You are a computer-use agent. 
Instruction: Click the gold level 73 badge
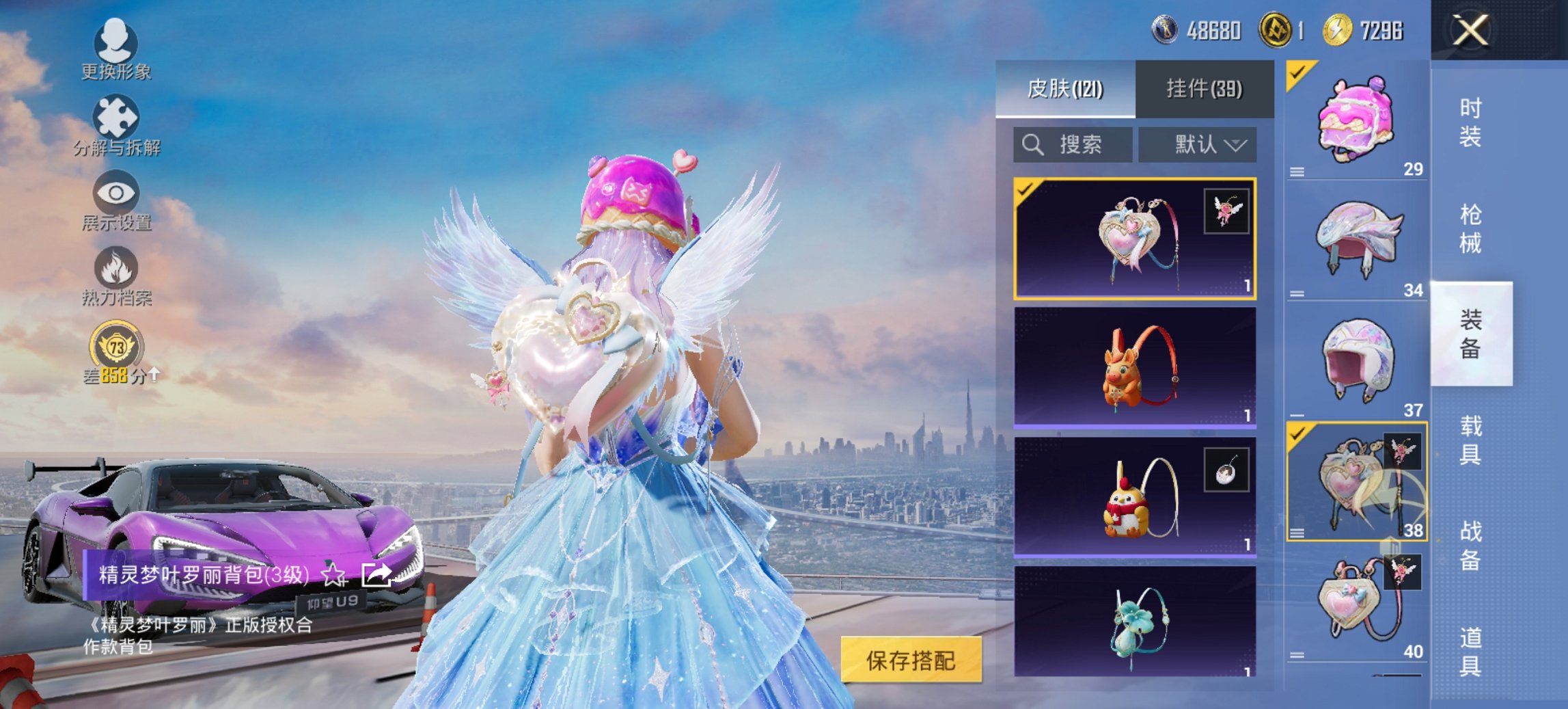pyautogui.click(x=116, y=347)
